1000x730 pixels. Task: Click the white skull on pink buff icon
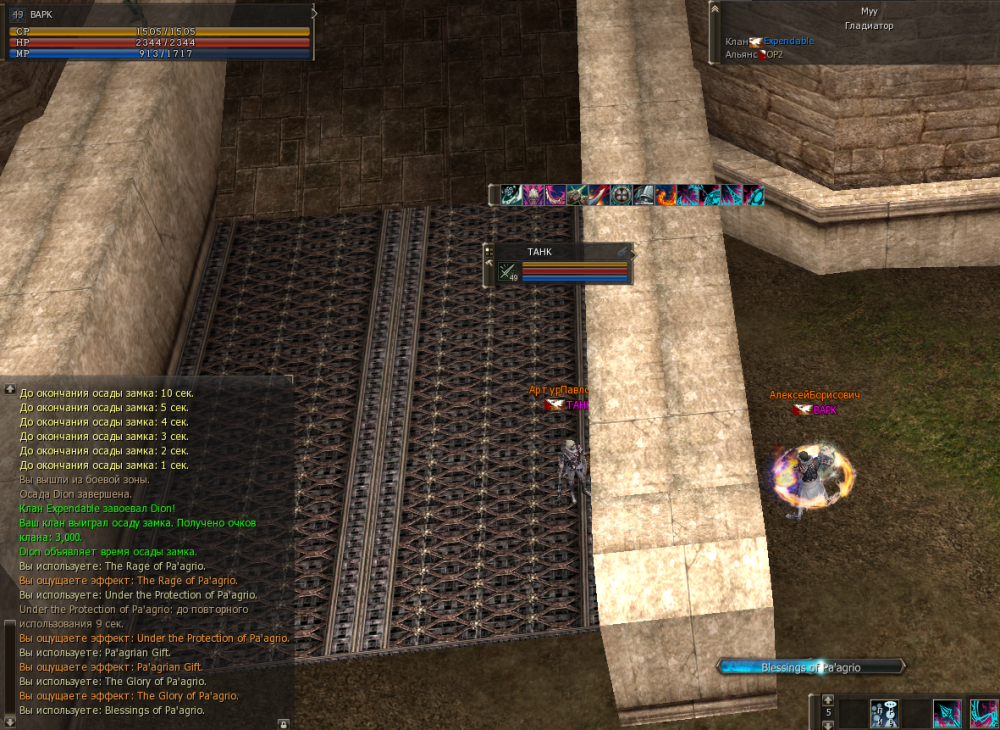pos(533,195)
